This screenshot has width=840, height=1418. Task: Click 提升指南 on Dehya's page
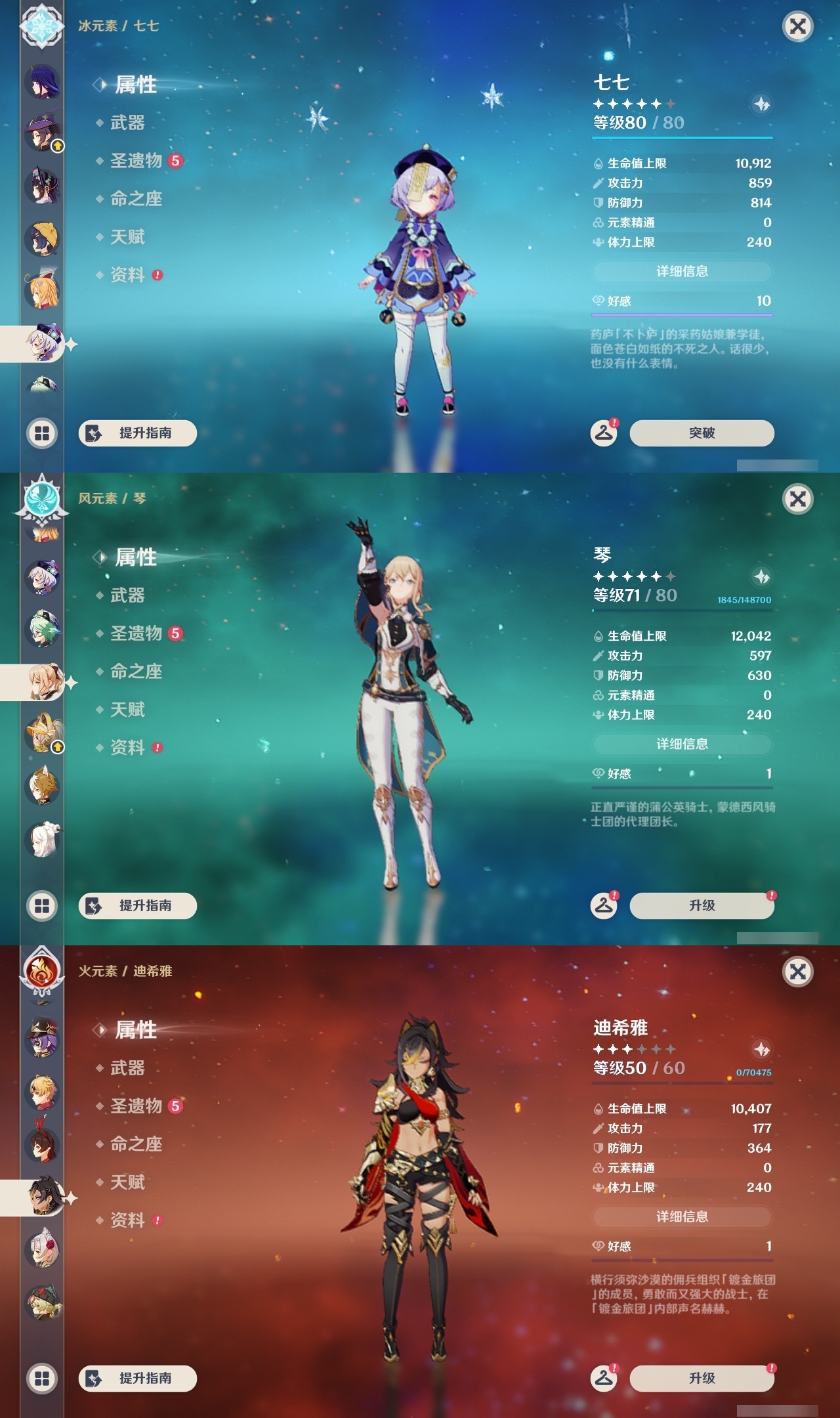pyautogui.click(x=137, y=1376)
